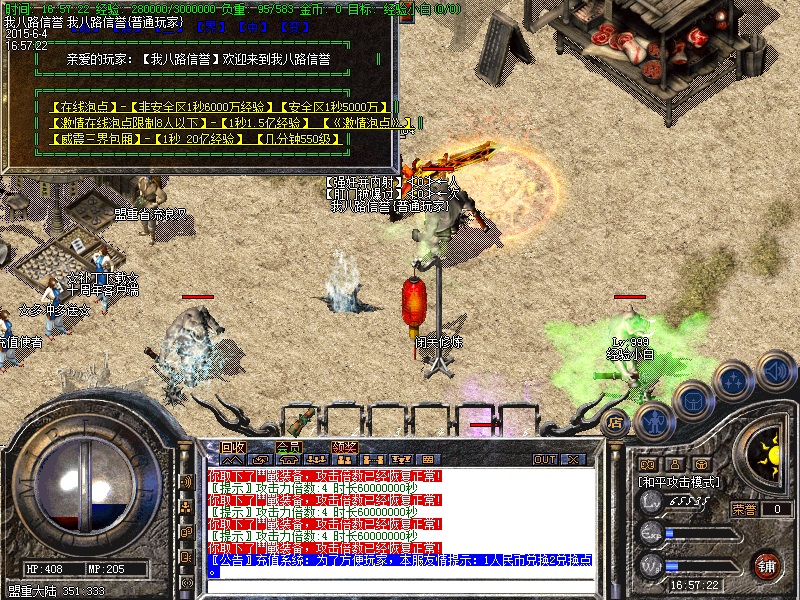Click the 店 store round icon
Screen dimensions: 800x600
click(x=615, y=422)
